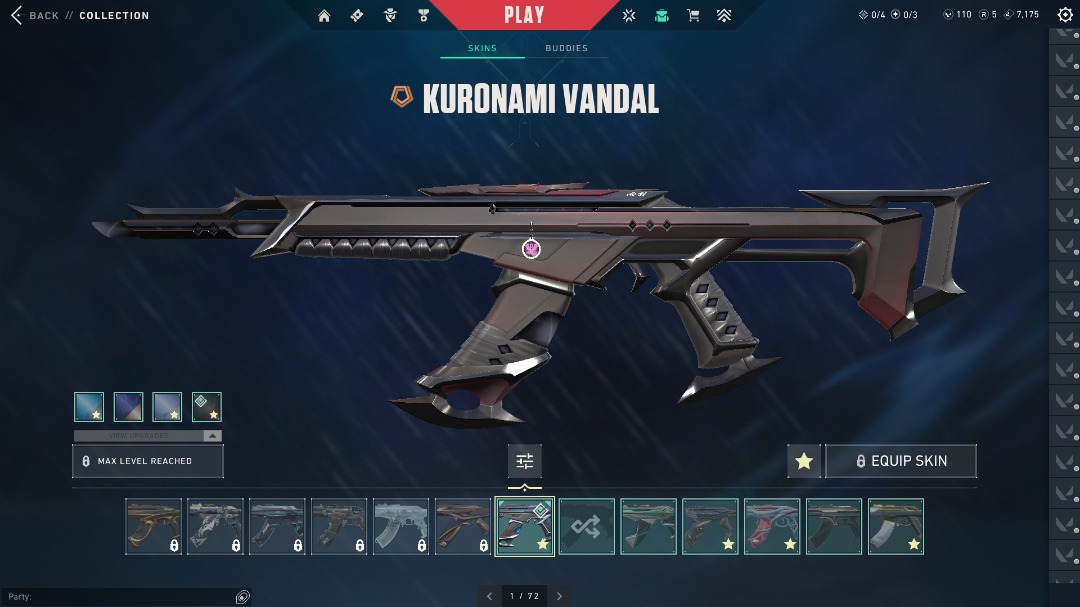Screen dimensions: 1080x607
Task: Select the red and white Vandal thumbnail
Action: (772, 526)
